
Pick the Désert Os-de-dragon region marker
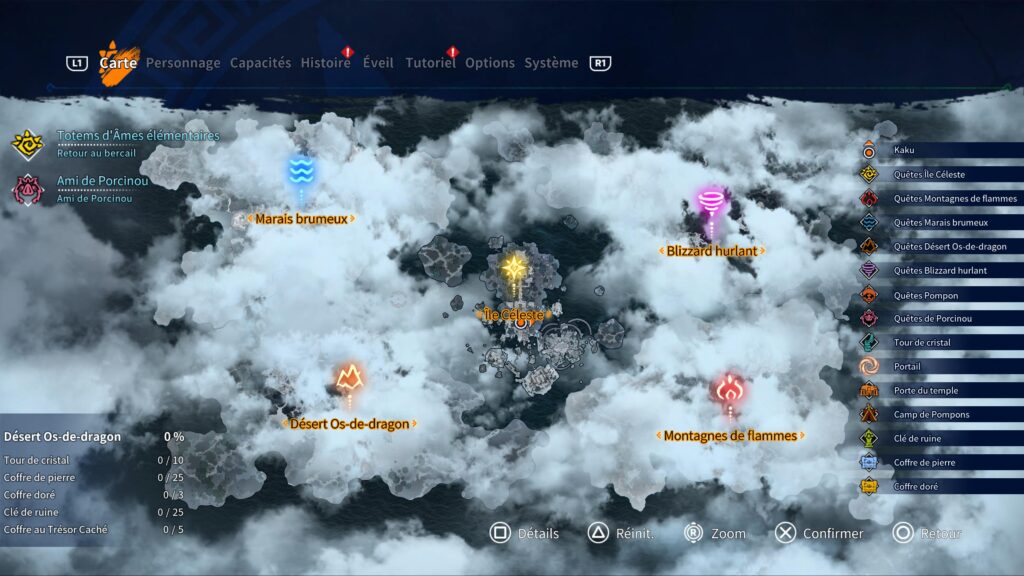coord(349,378)
